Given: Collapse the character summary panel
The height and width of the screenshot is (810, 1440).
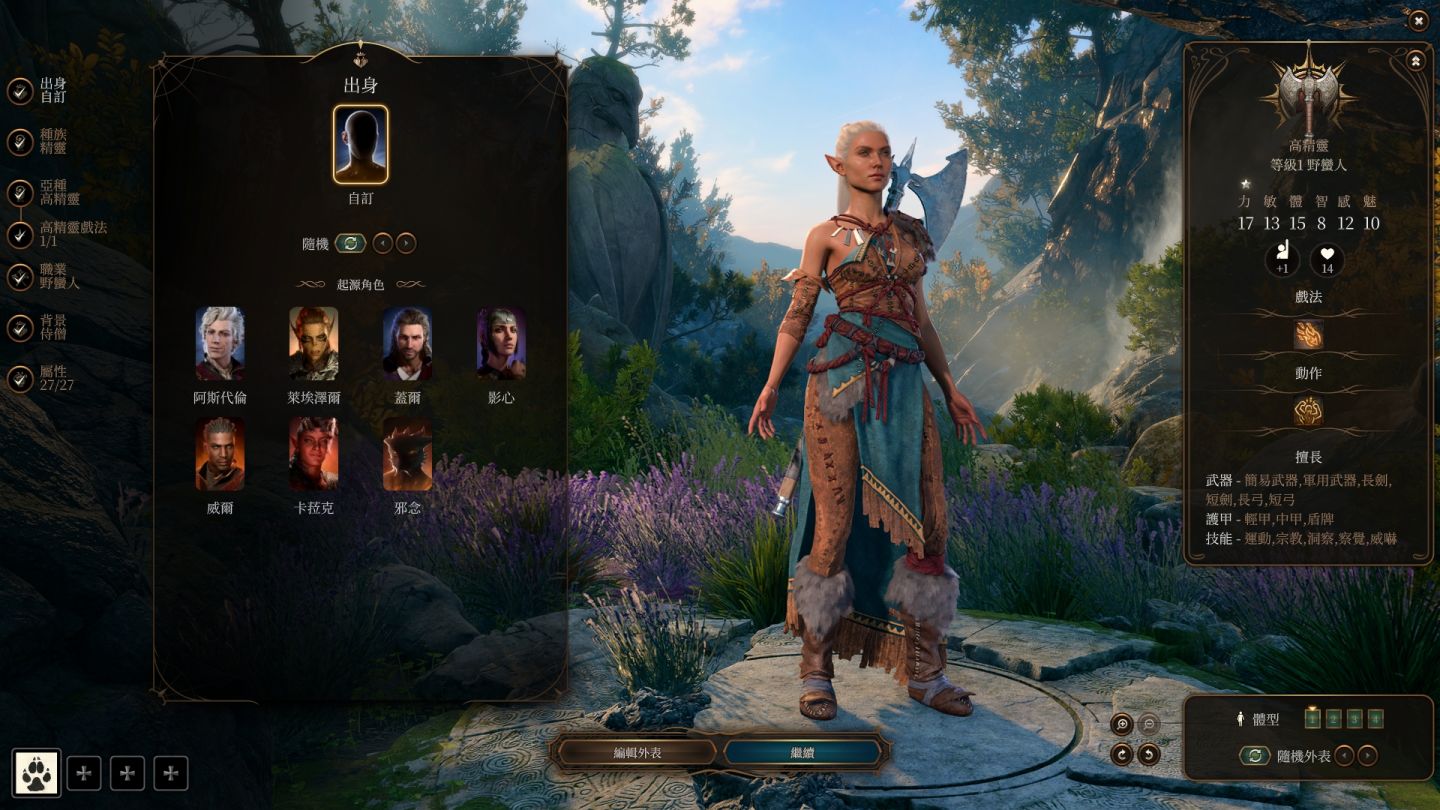Looking at the screenshot, I should point(1416,61).
